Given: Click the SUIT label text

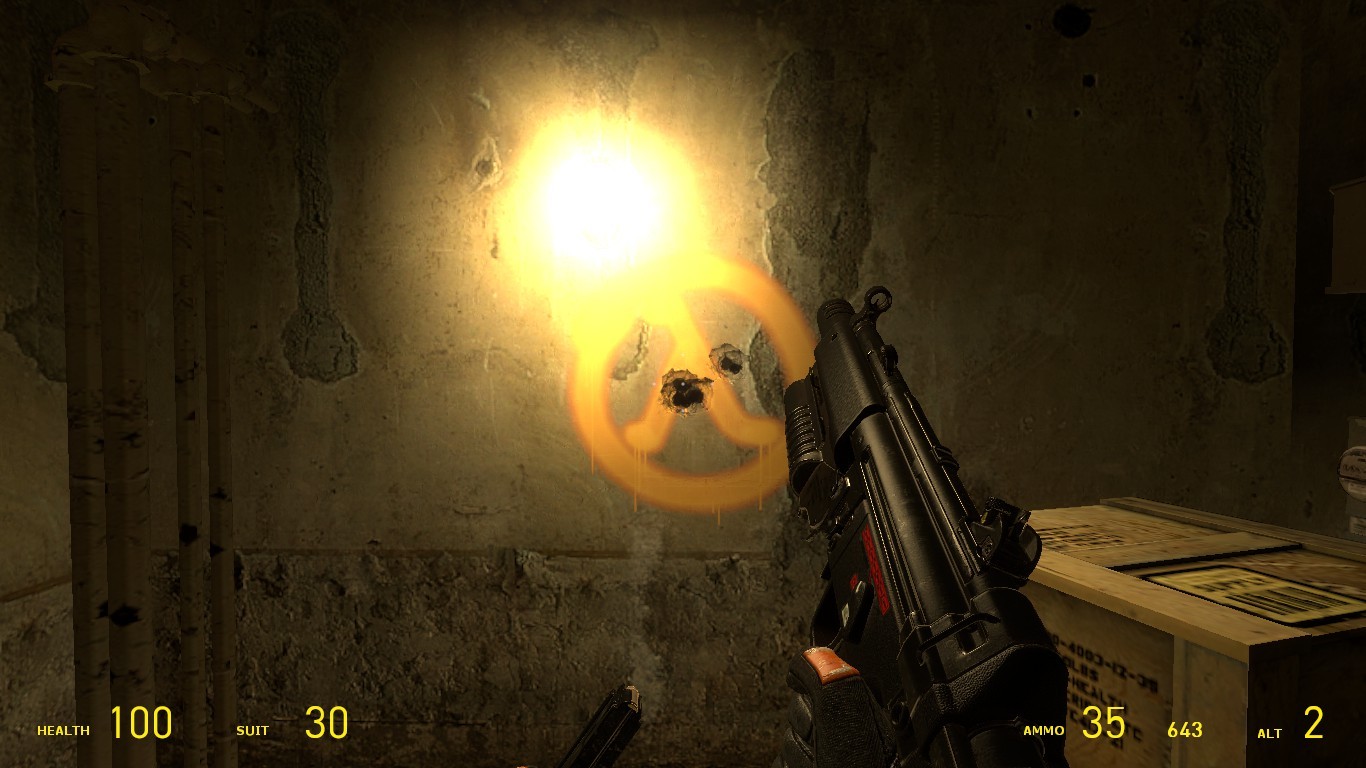Looking at the screenshot, I should click(252, 731).
